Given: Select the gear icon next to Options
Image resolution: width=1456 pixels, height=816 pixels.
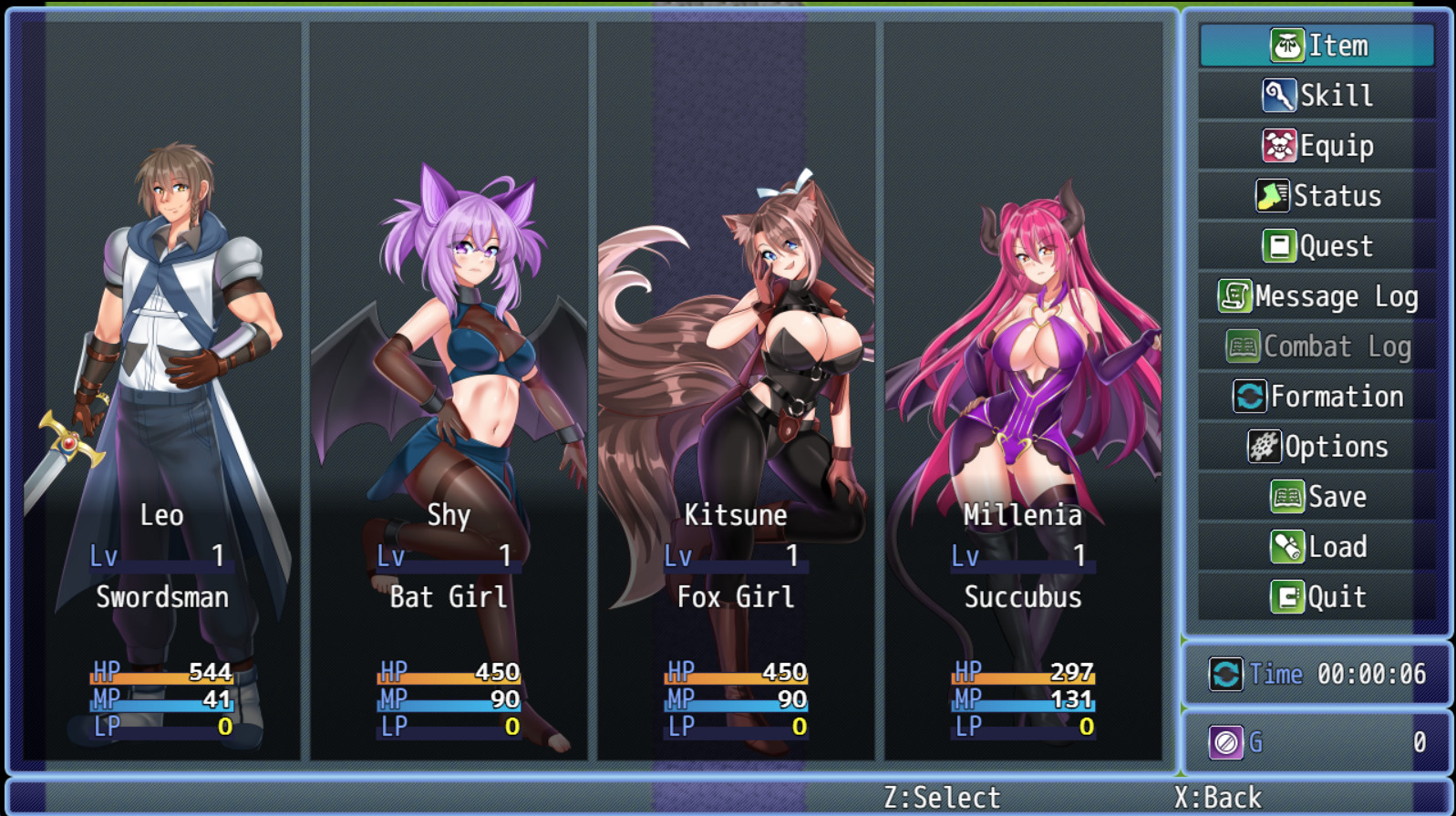Looking at the screenshot, I should (x=1264, y=446).
